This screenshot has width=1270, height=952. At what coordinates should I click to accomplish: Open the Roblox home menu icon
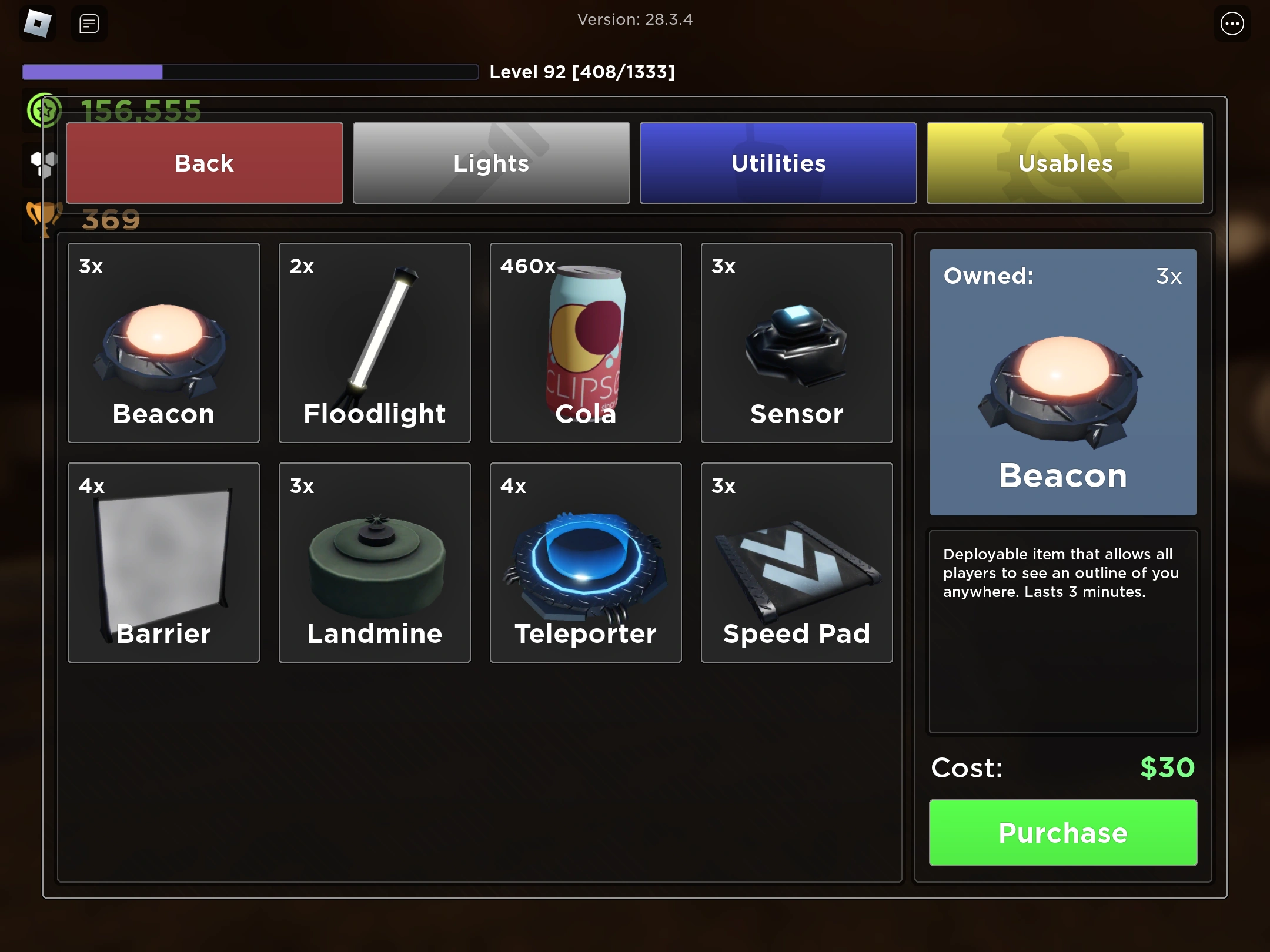tap(38, 24)
